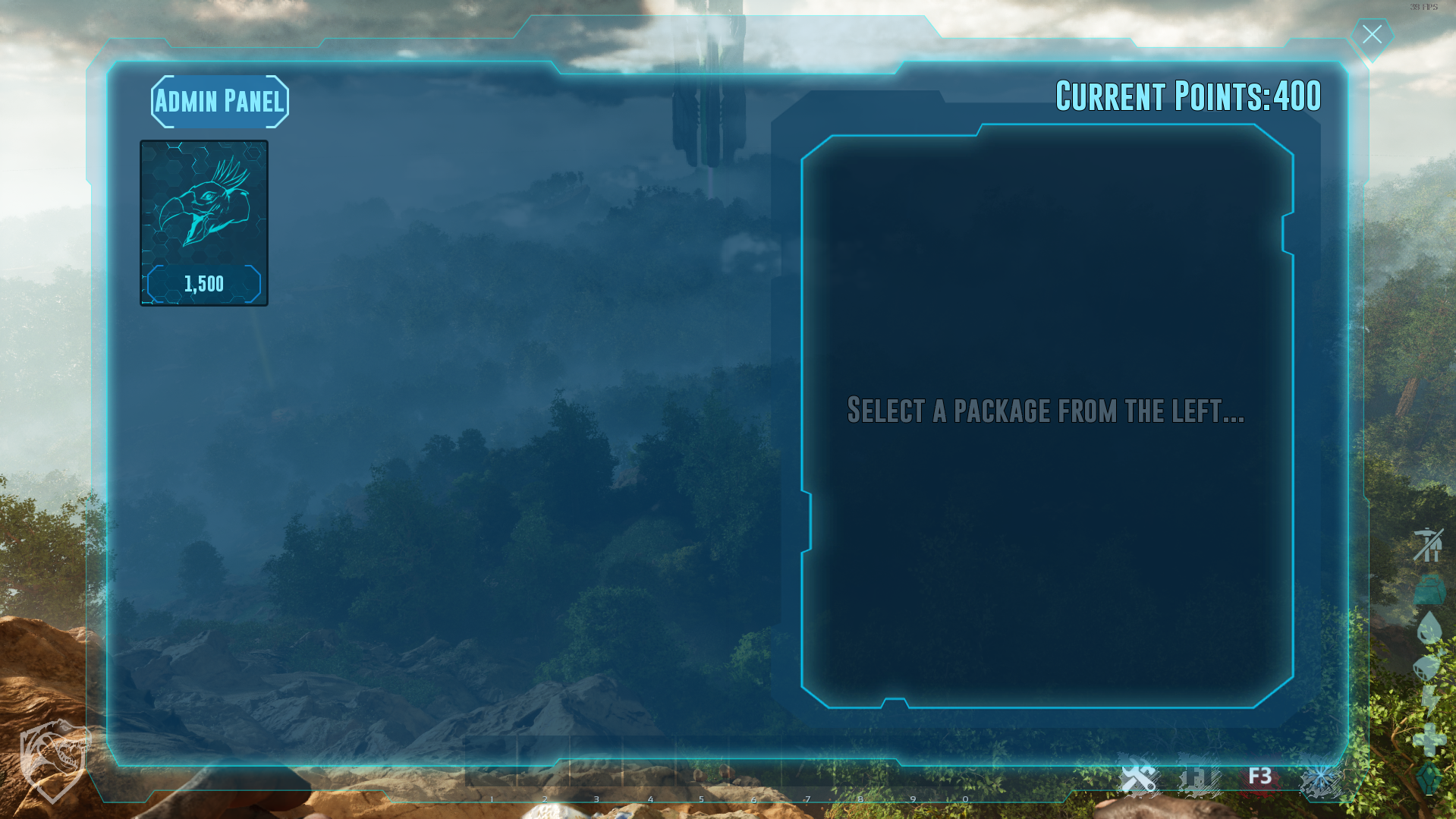1456x819 pixels.
Task: Close the points shop window
Action: coord(1372,35)
